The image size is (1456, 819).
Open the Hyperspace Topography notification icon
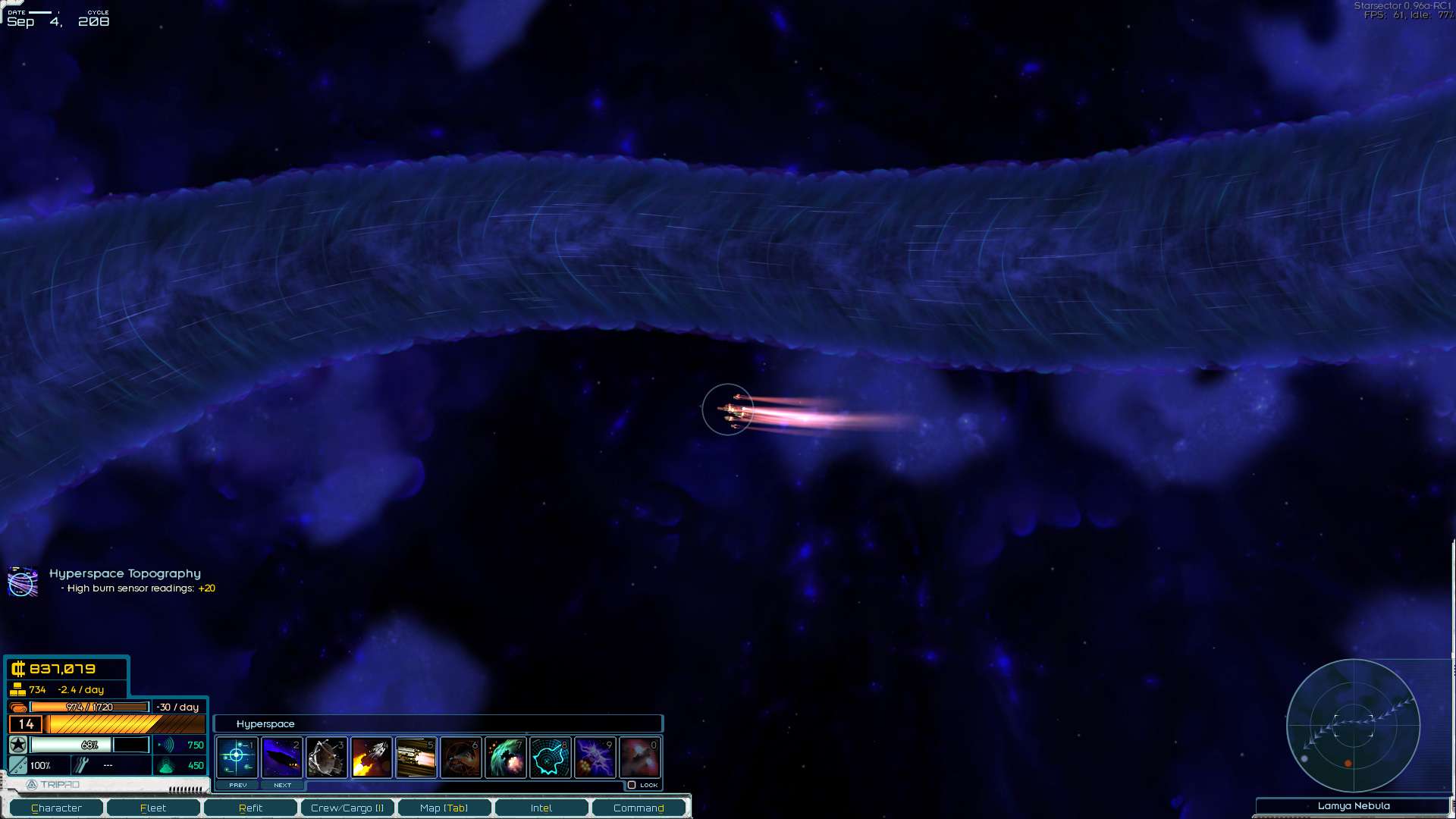click(23, 582)
